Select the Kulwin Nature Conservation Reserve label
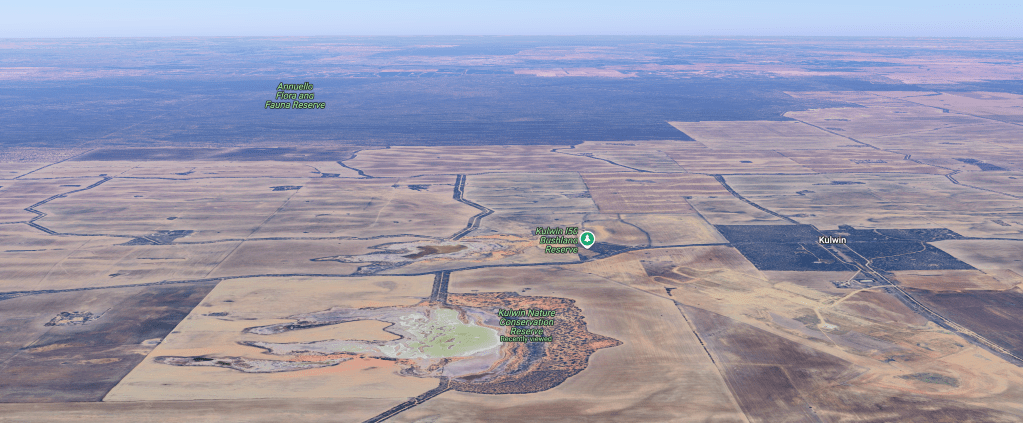Viewport: 1023px width, 423px height. (527, 322)
